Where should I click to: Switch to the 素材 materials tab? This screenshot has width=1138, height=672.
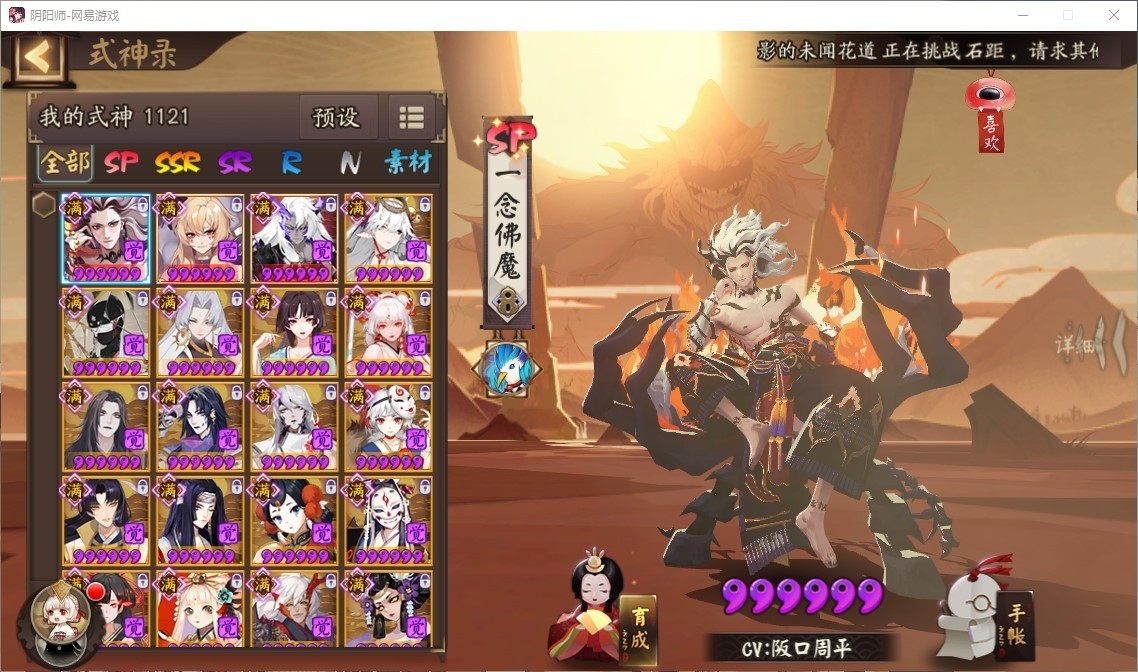[x=407, y=162]
